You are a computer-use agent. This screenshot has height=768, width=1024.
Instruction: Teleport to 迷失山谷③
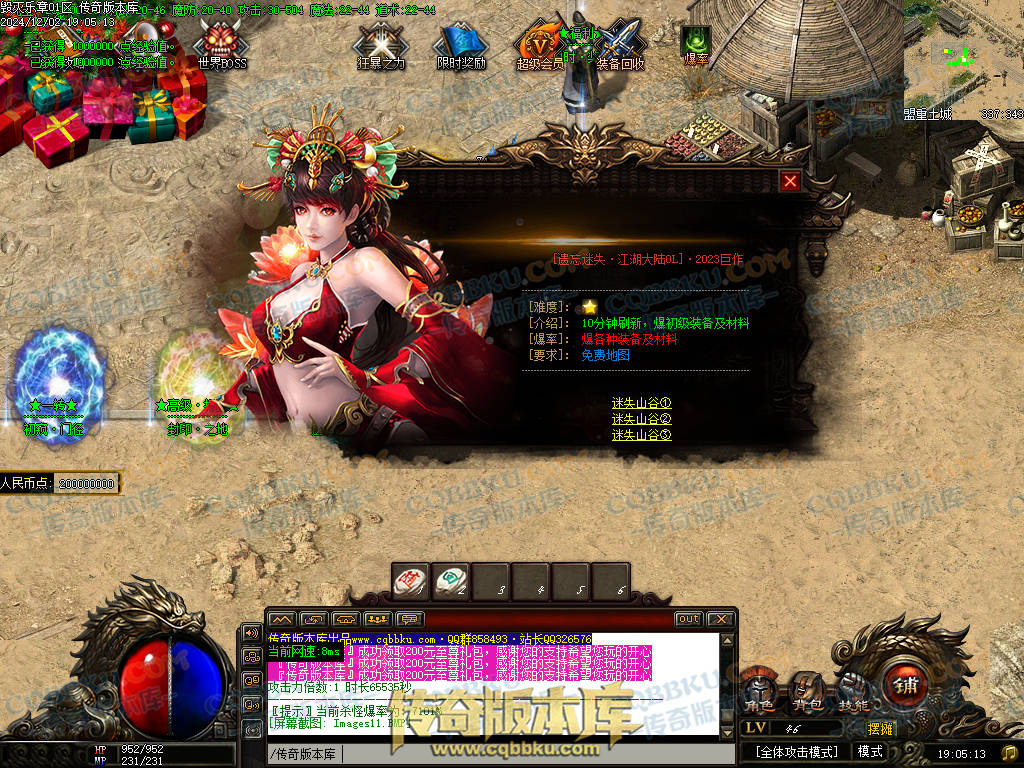[641, 435]
